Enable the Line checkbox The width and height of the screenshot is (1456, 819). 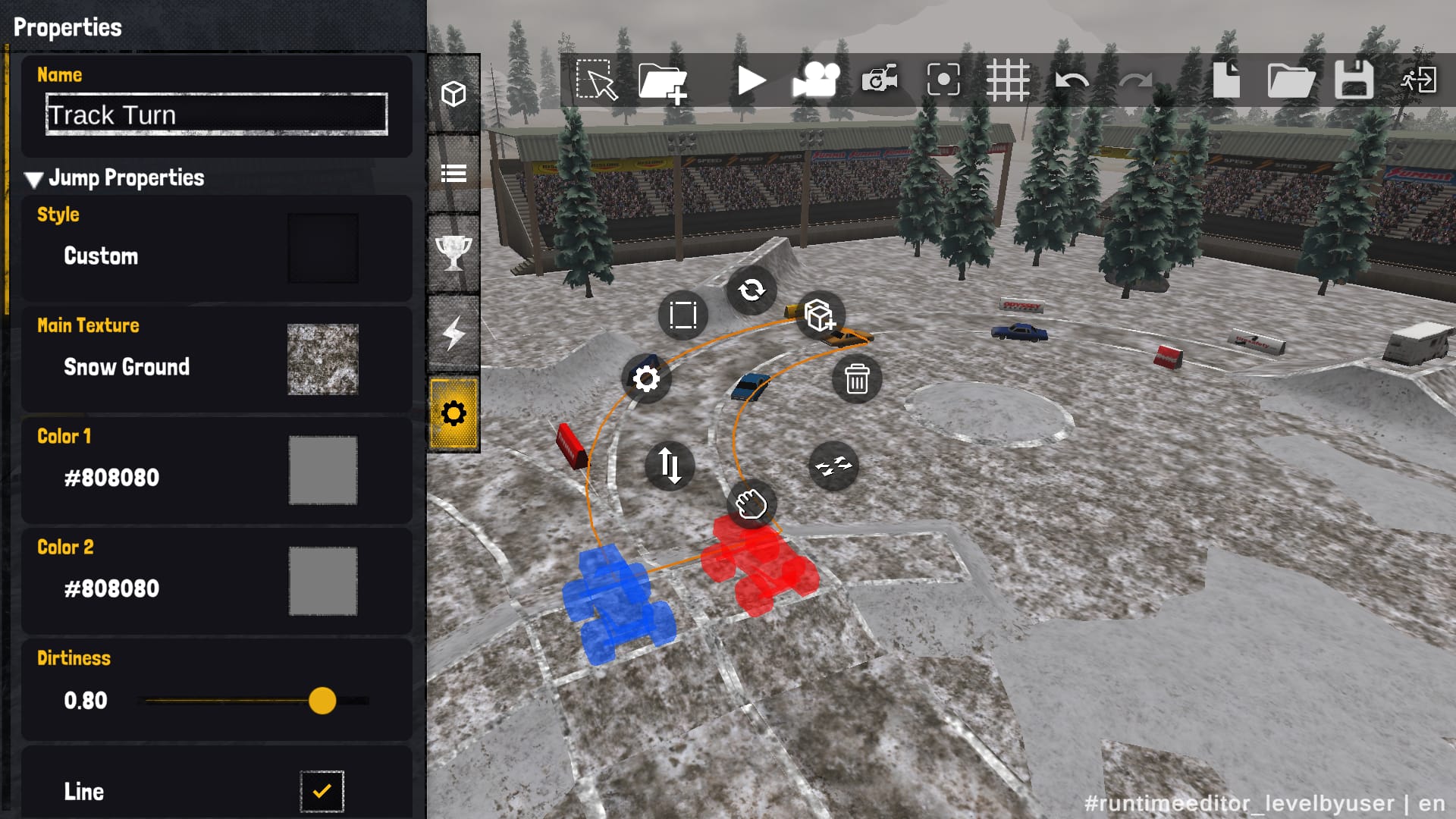[x=323, y=791]
